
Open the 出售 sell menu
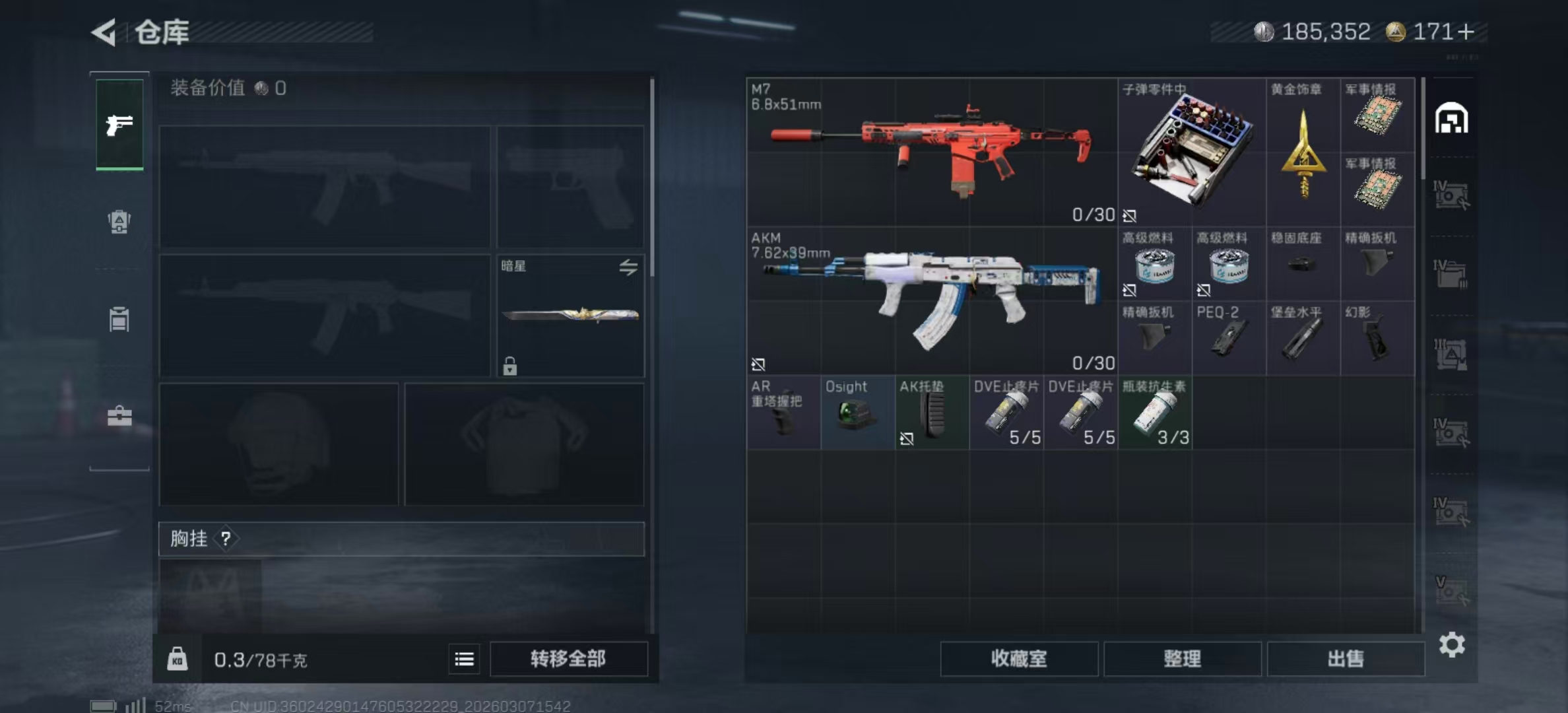coord(1345,658)
